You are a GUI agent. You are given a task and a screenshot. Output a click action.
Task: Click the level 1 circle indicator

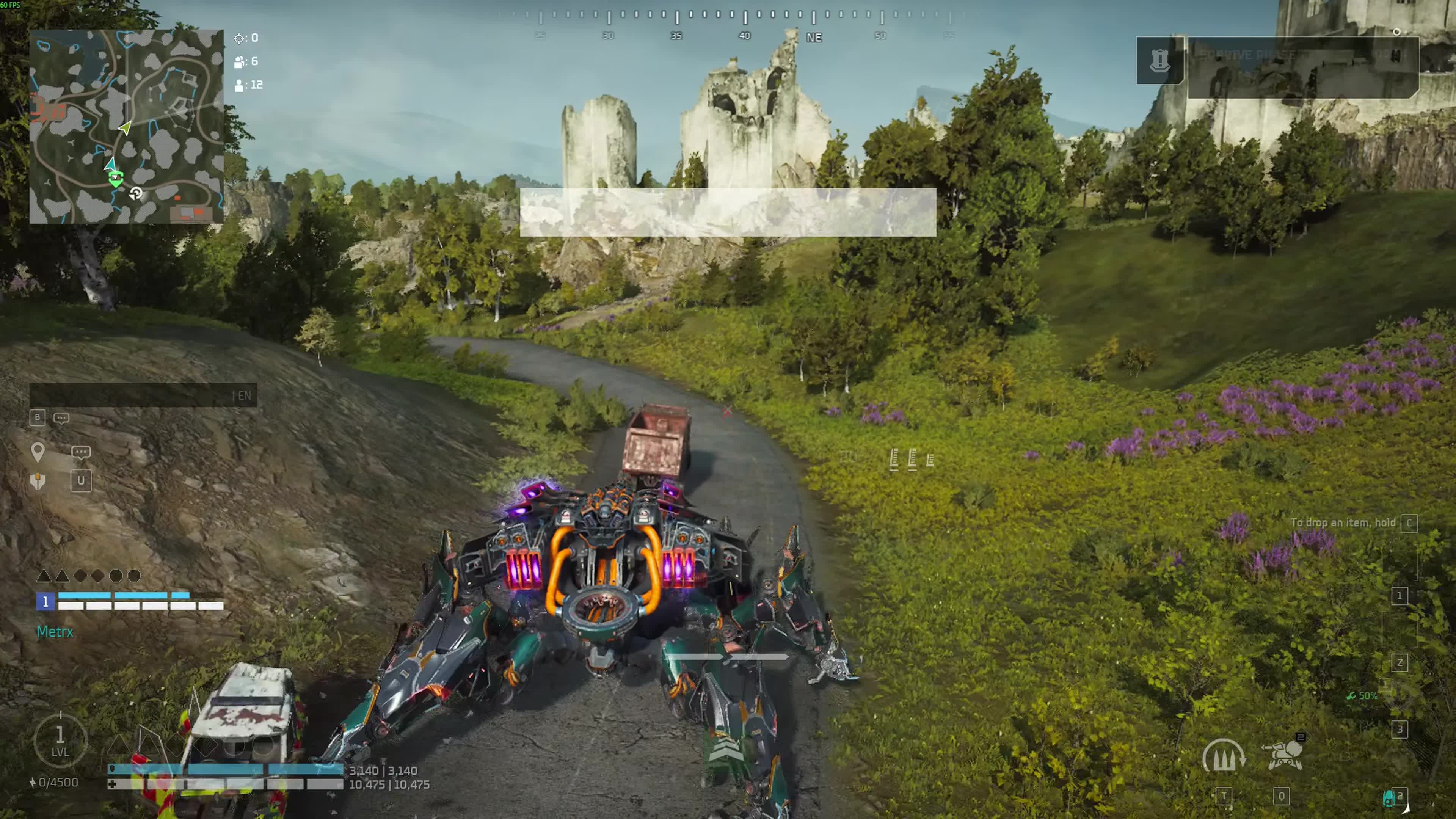tap(60, 741)
